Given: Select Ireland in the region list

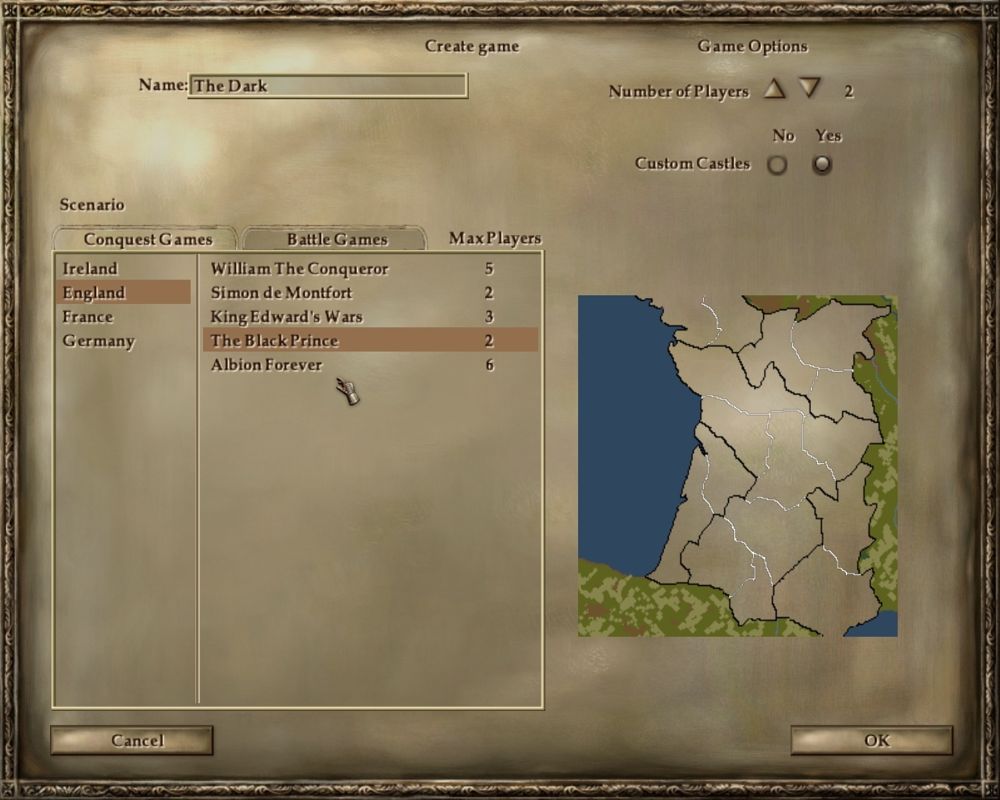Looking at the screenshot, I should point(90,269).
